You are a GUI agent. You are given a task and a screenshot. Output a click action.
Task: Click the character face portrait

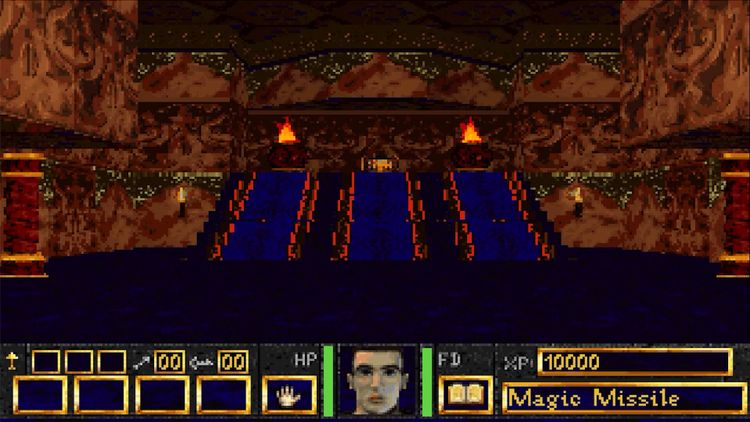coord(378,381)
